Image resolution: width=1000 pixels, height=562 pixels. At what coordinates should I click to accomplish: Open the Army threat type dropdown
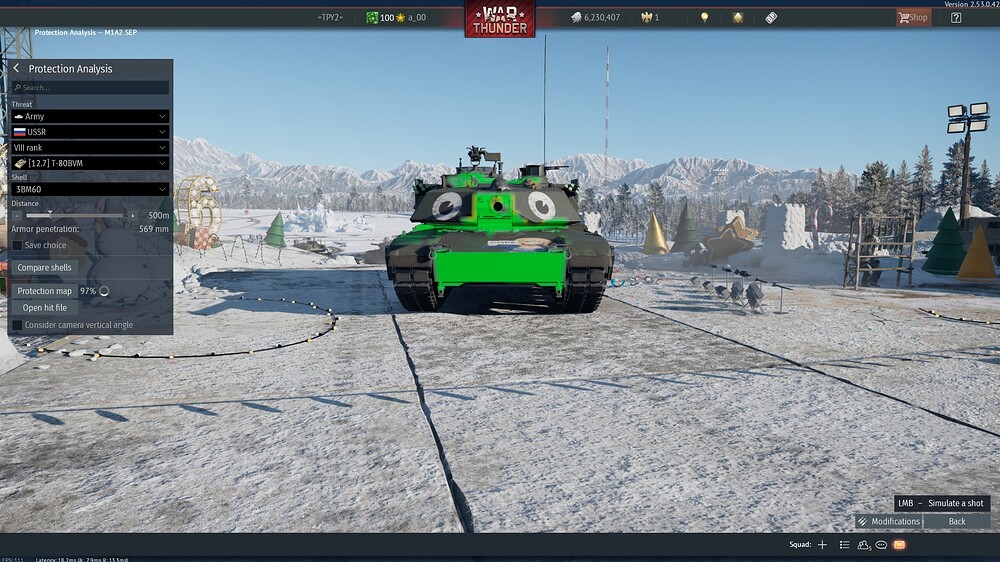[x=90, y=116]
